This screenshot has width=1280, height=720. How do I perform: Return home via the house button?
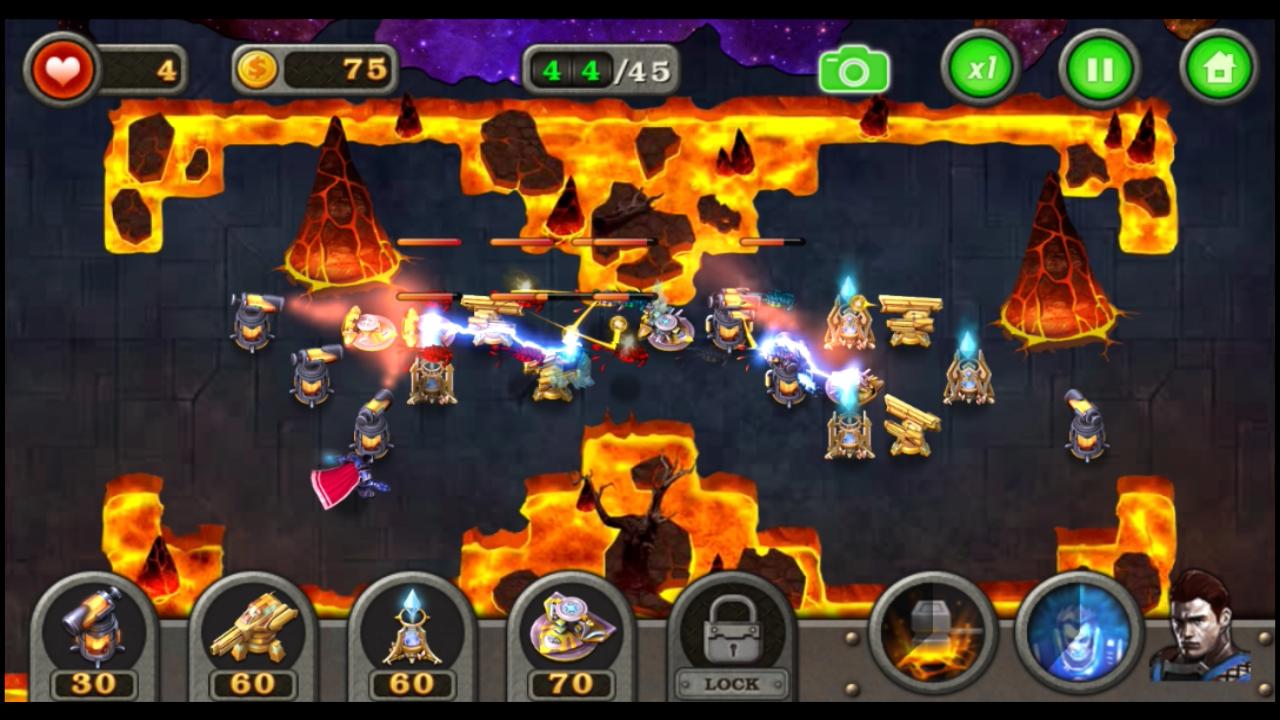click(x=1218, y=67)
